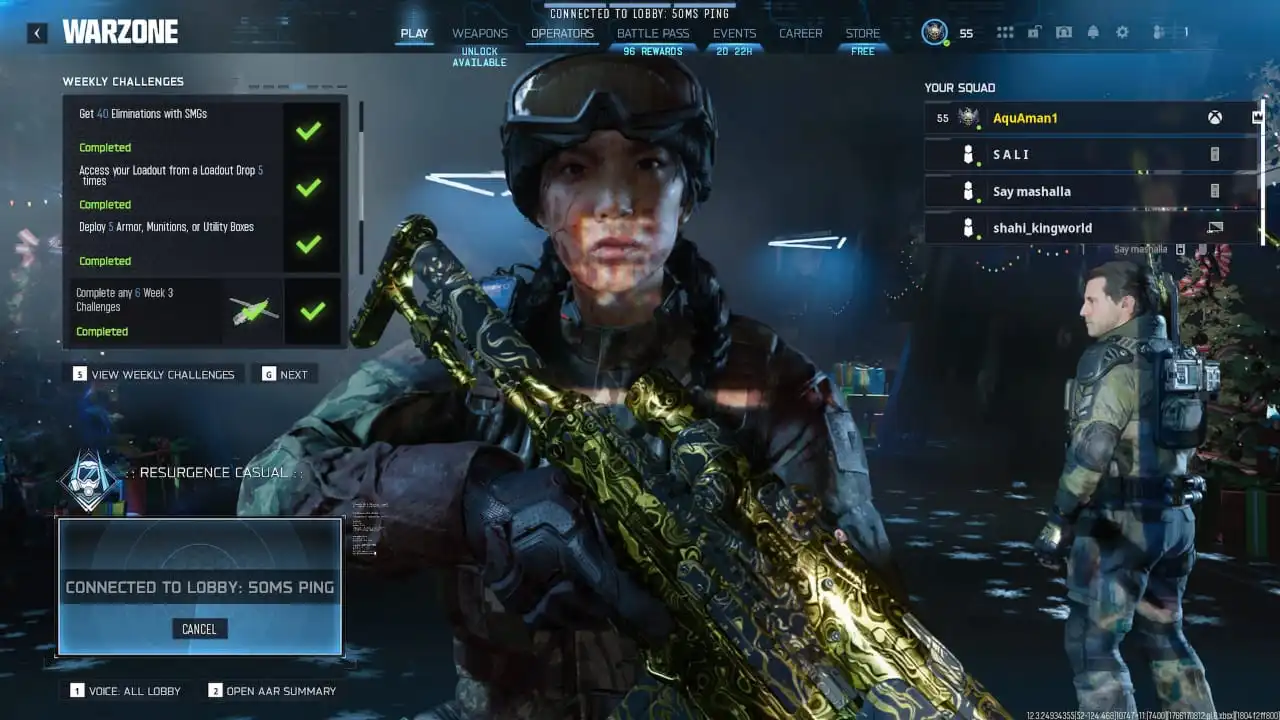Cancel the lobby connection
The image size is (1280, 720).
click(199, 628)
